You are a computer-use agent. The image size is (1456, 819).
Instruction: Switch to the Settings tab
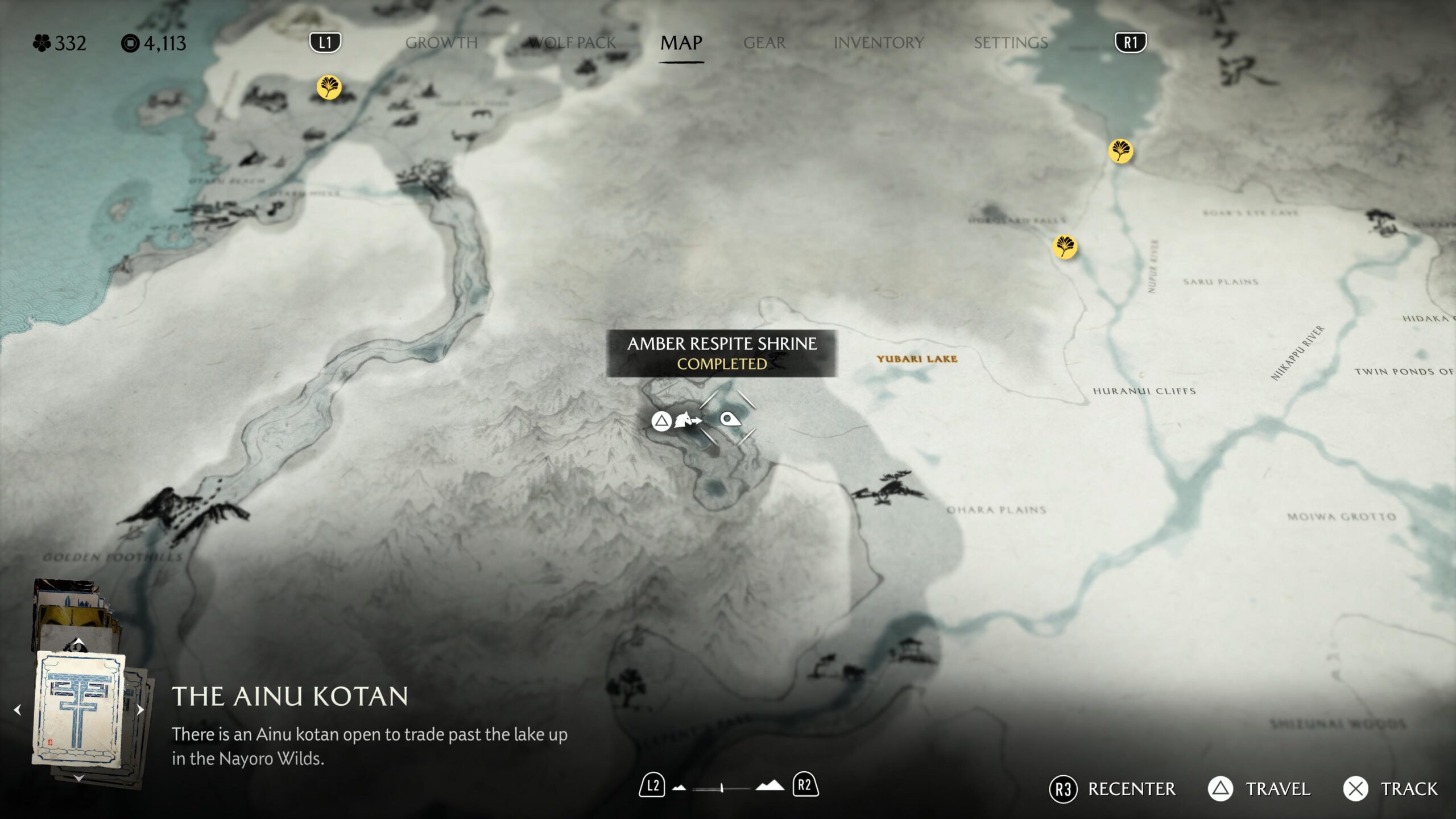coord(1010,43)
